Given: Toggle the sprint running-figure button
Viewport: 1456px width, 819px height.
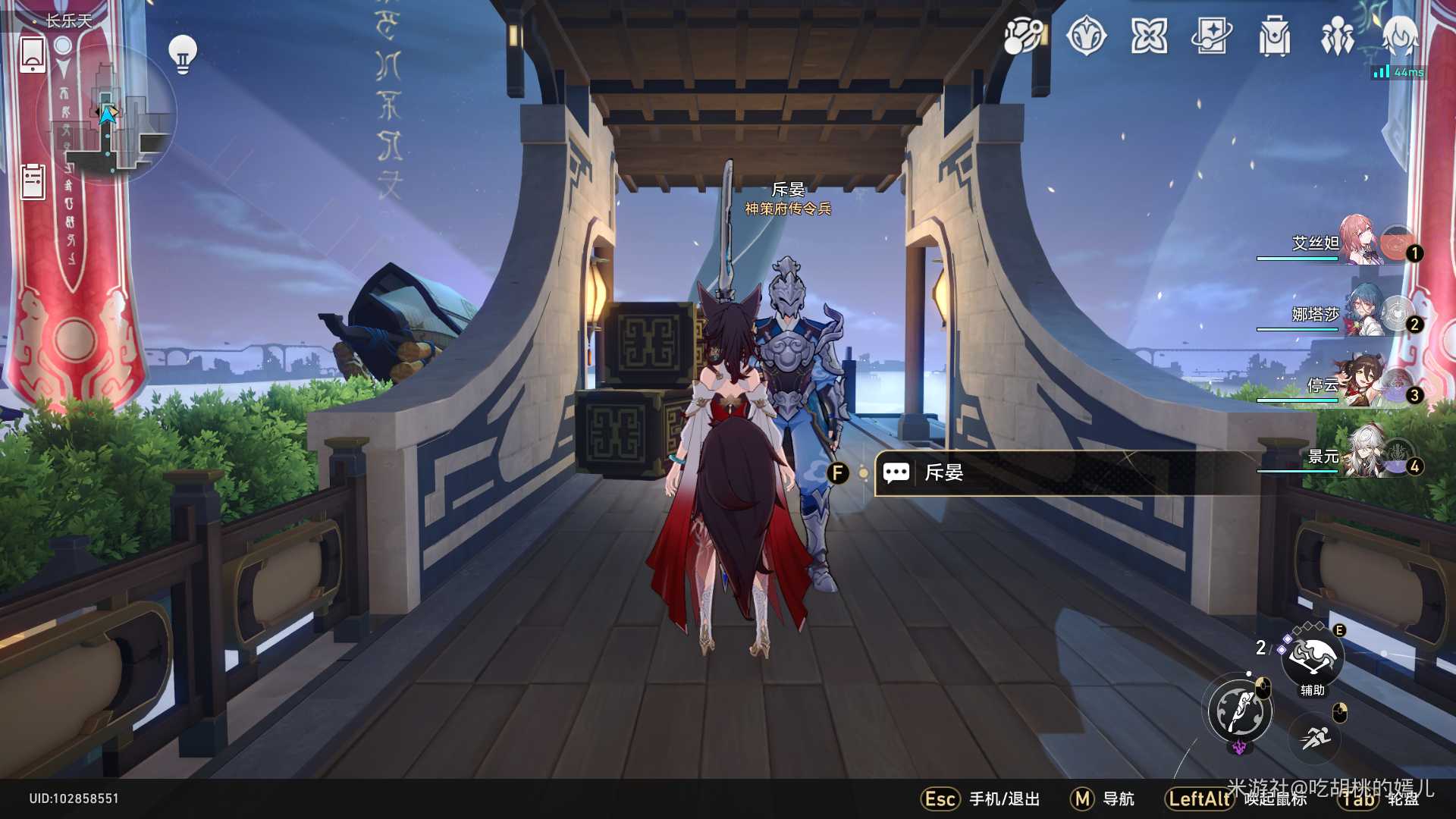Looking at the screenshot, I should click(1315, 736).
